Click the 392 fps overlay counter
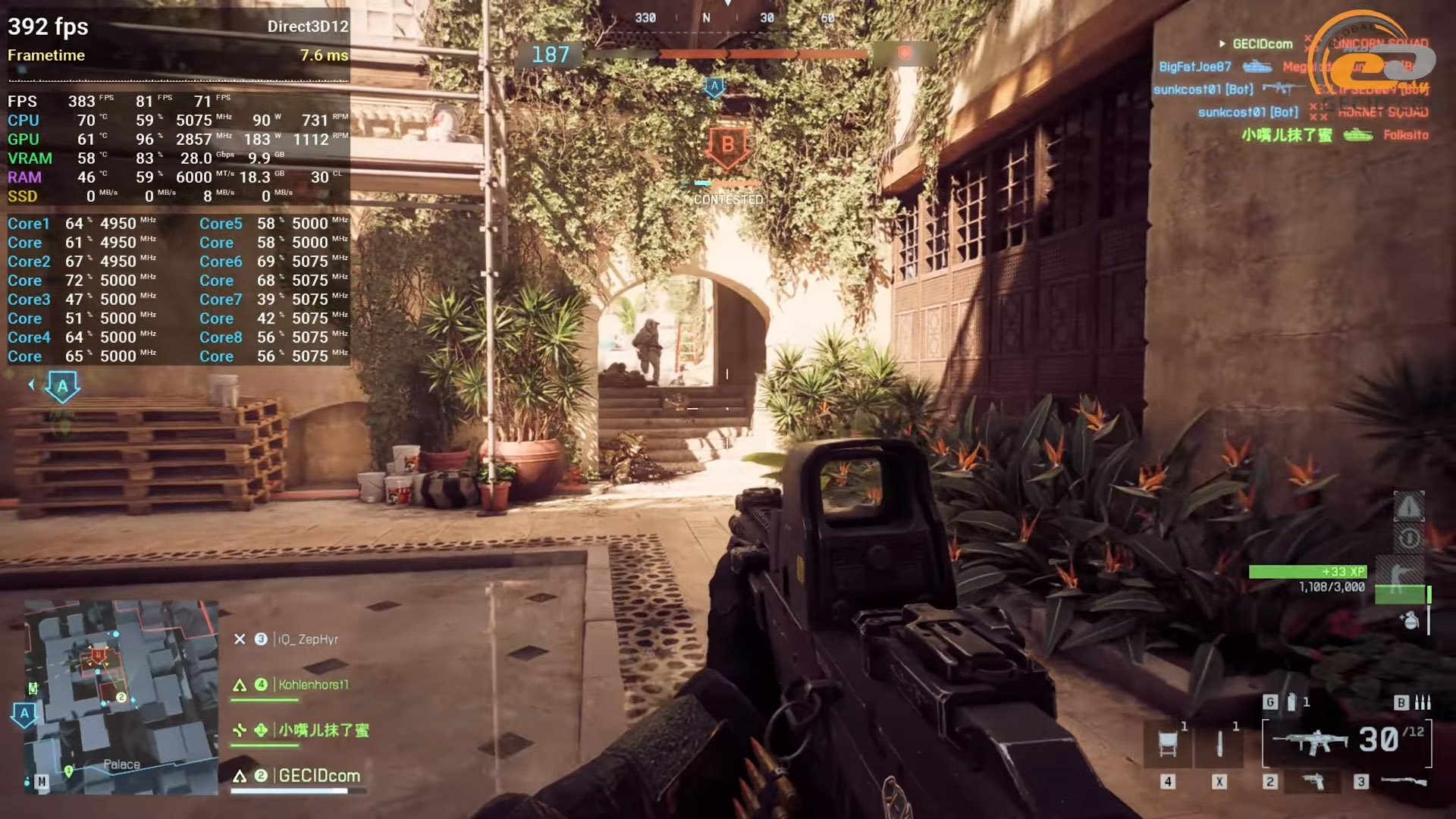The image size is (1456, 819). [x=48, y=27]
